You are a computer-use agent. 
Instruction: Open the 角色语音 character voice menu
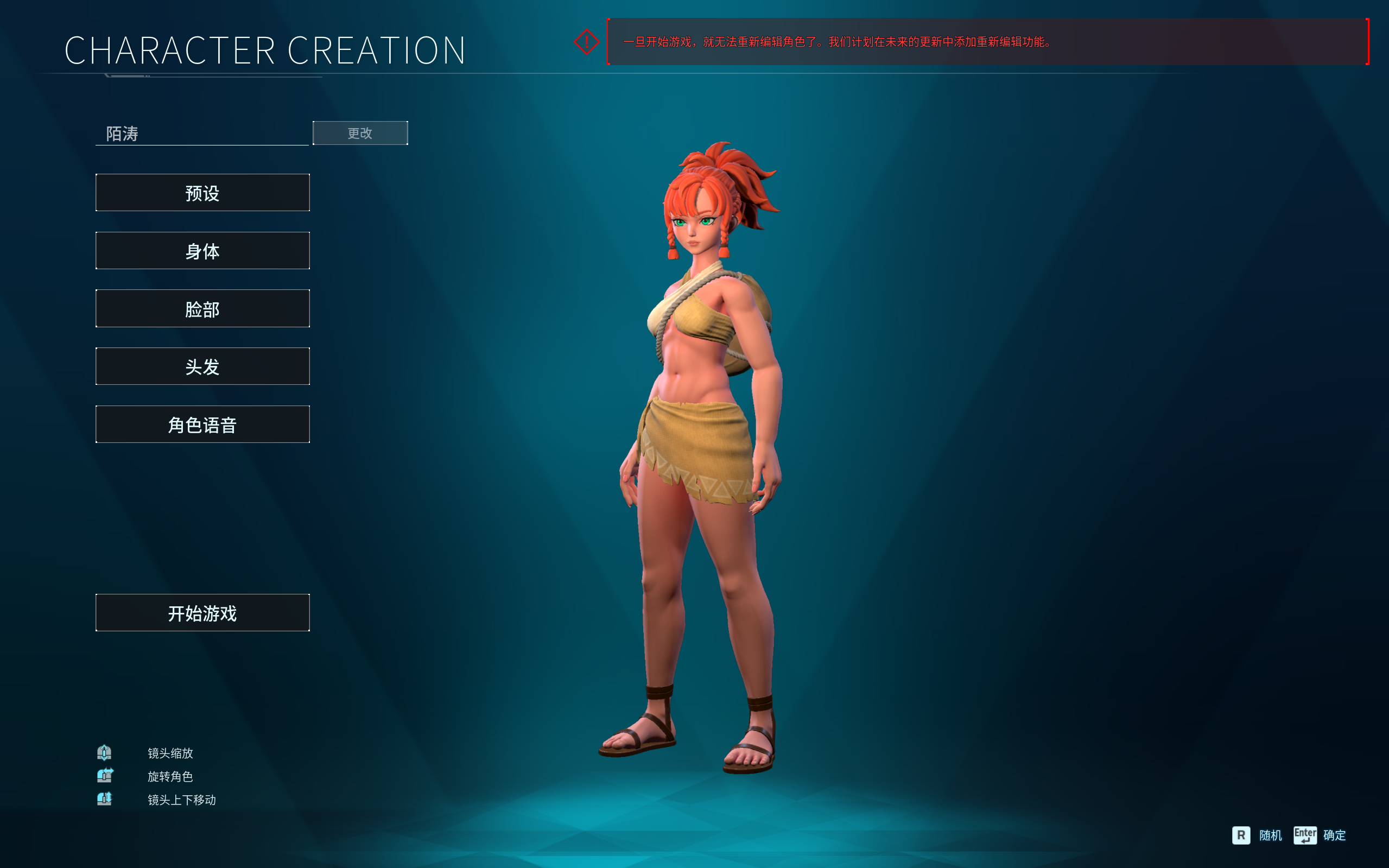click(x=202, y=425)
